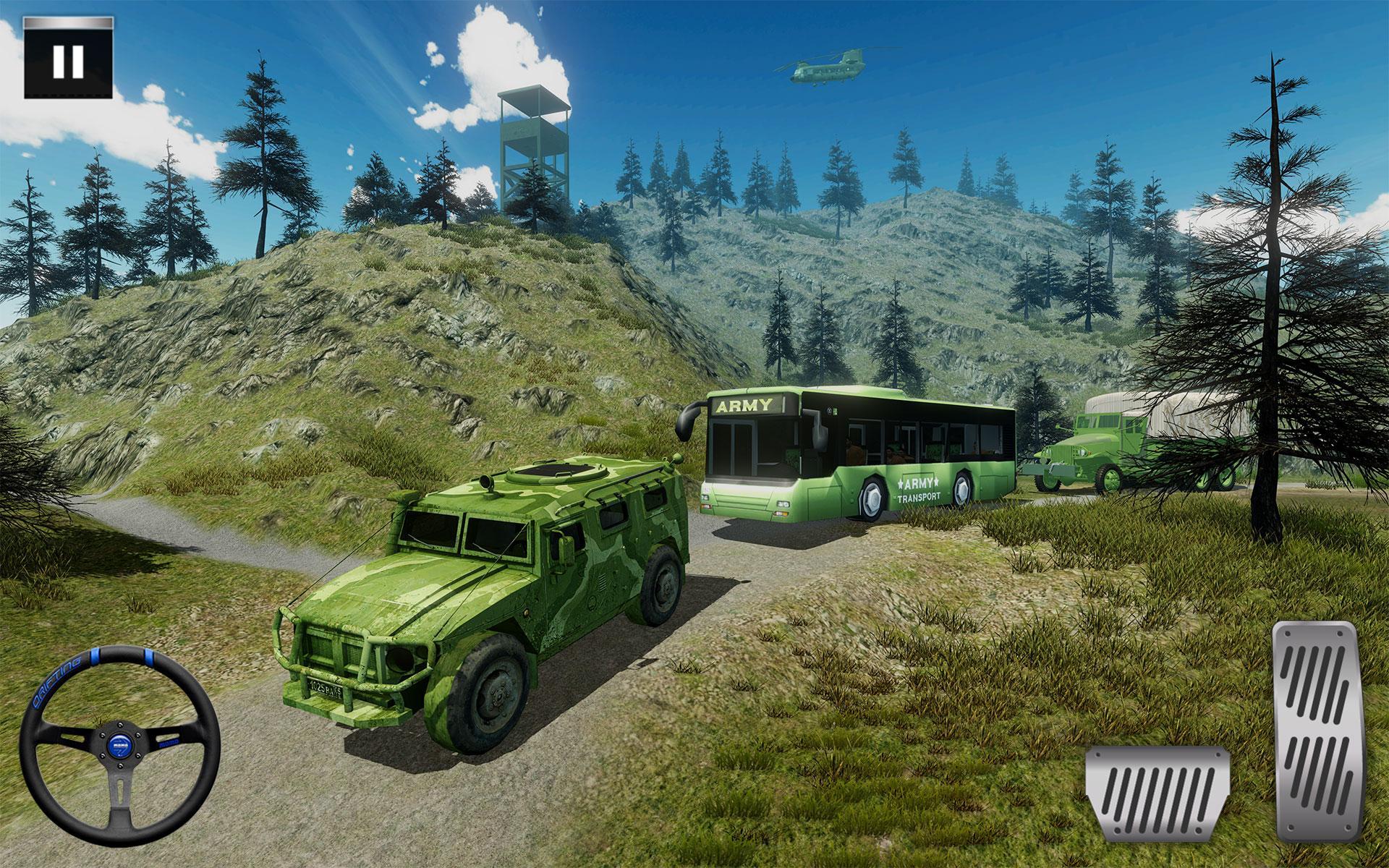Pause the game
Screen dimensions: 1389x868
tap(68, 61)
